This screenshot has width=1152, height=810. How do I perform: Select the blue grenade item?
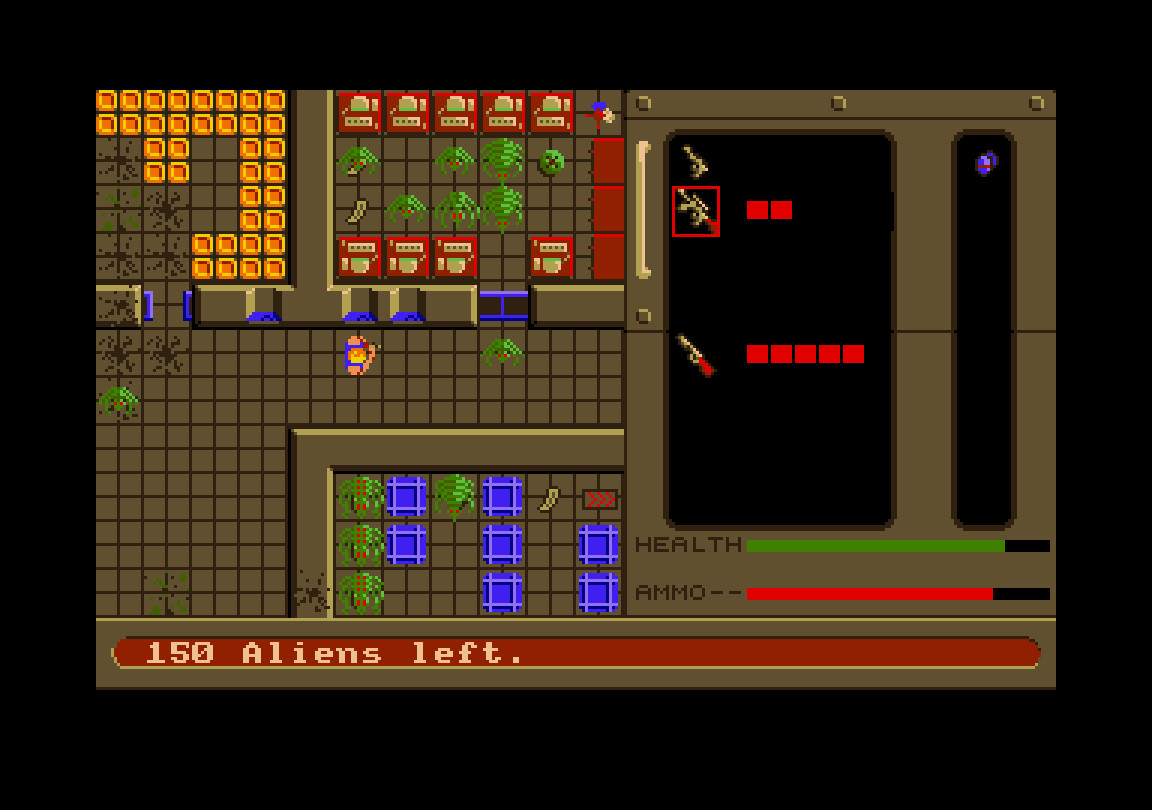tap(986, 163)
